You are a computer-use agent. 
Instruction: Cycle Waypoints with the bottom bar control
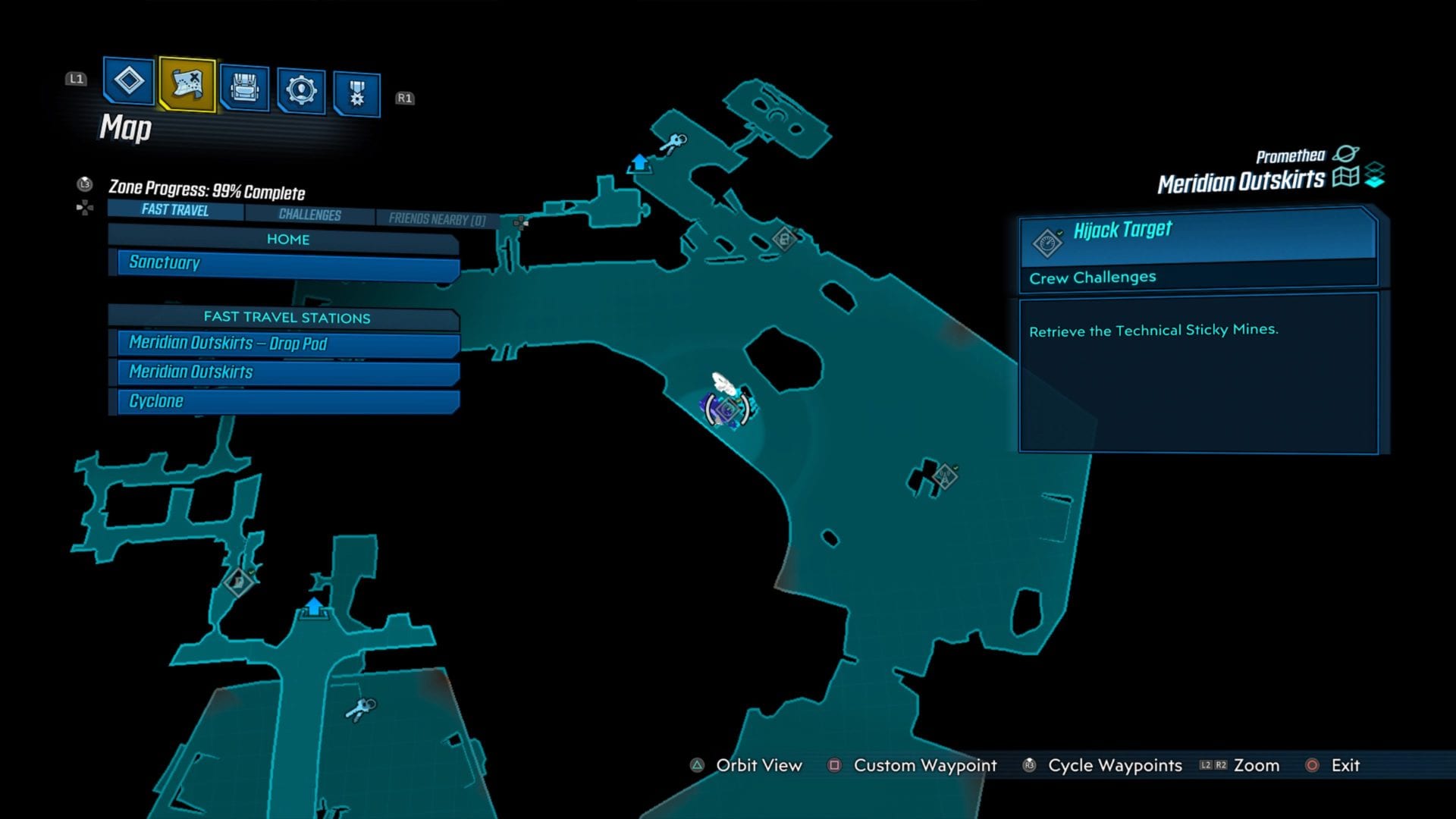point(1115,766)
